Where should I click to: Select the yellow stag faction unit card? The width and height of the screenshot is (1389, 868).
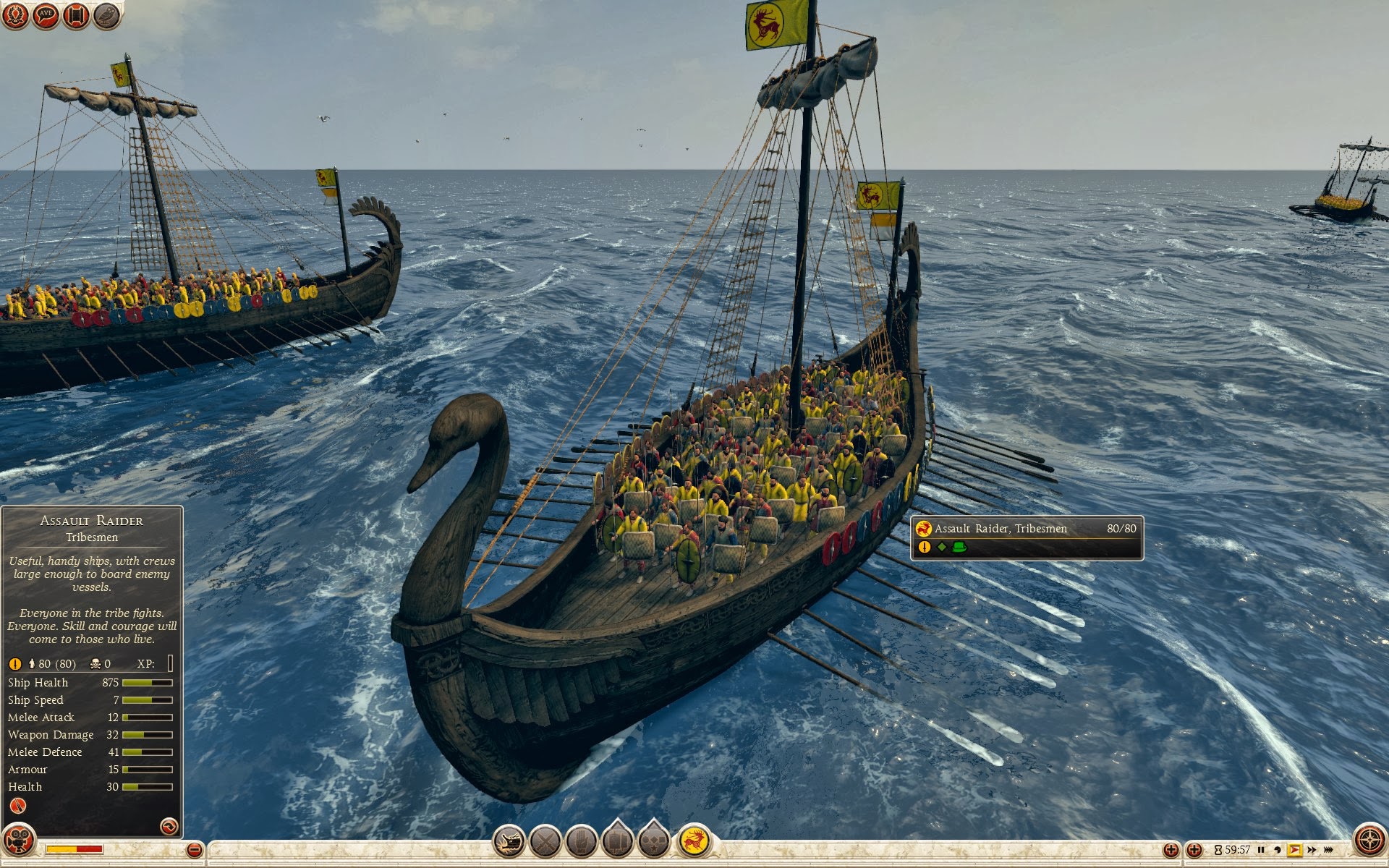[694, 841]
